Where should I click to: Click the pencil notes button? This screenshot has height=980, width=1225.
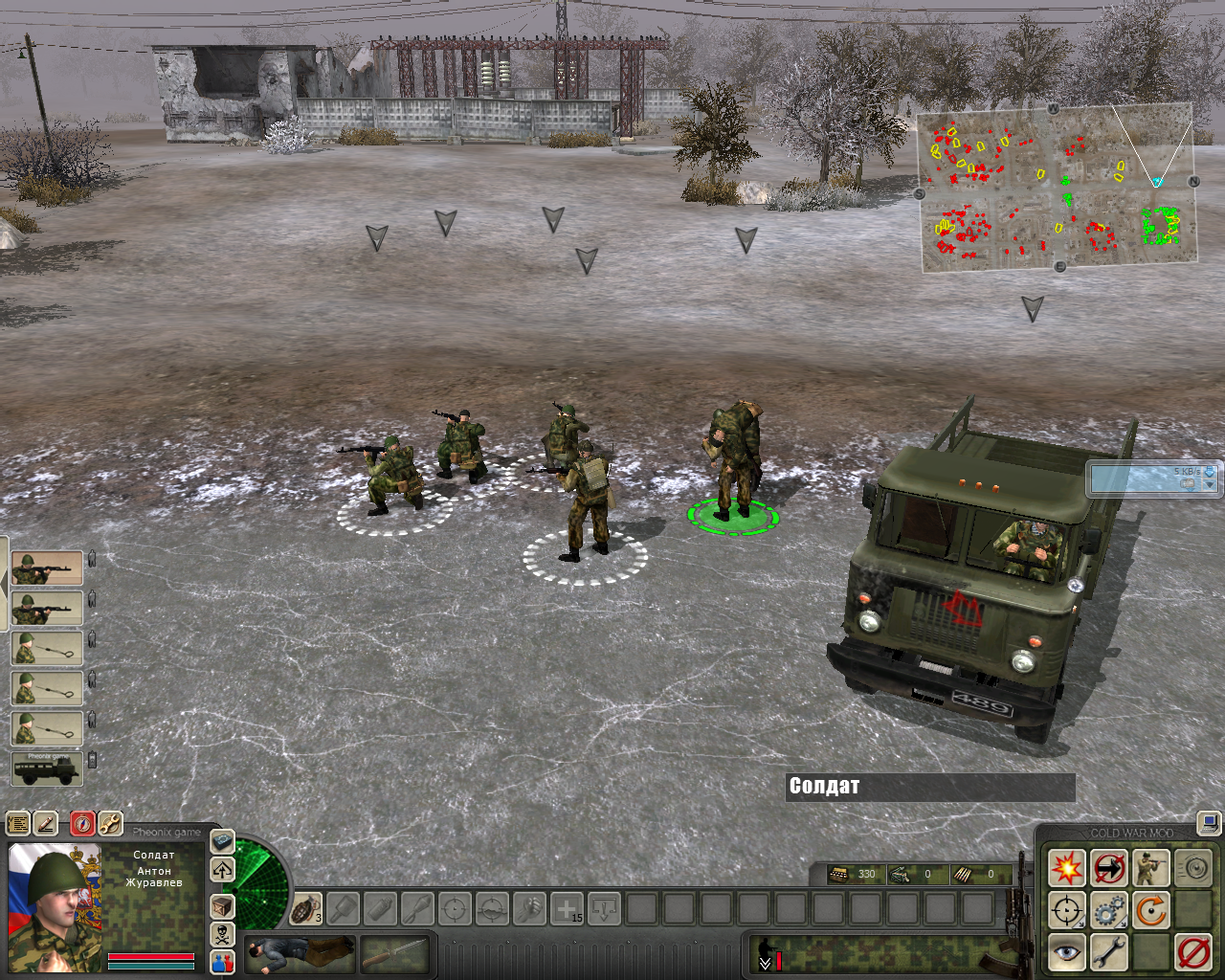pyautogui.click(x=45, y=823)
